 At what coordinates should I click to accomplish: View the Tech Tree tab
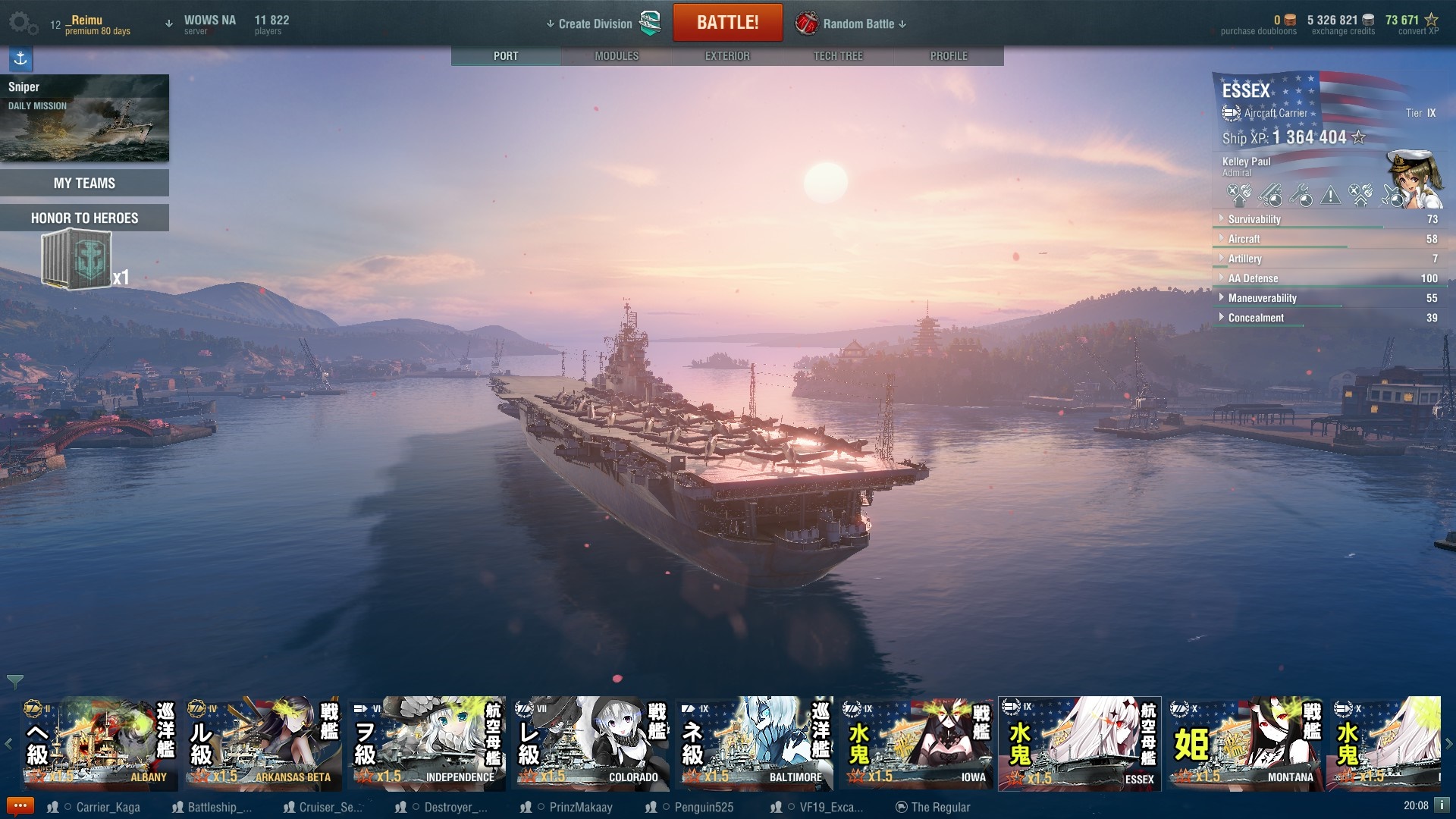838,56
